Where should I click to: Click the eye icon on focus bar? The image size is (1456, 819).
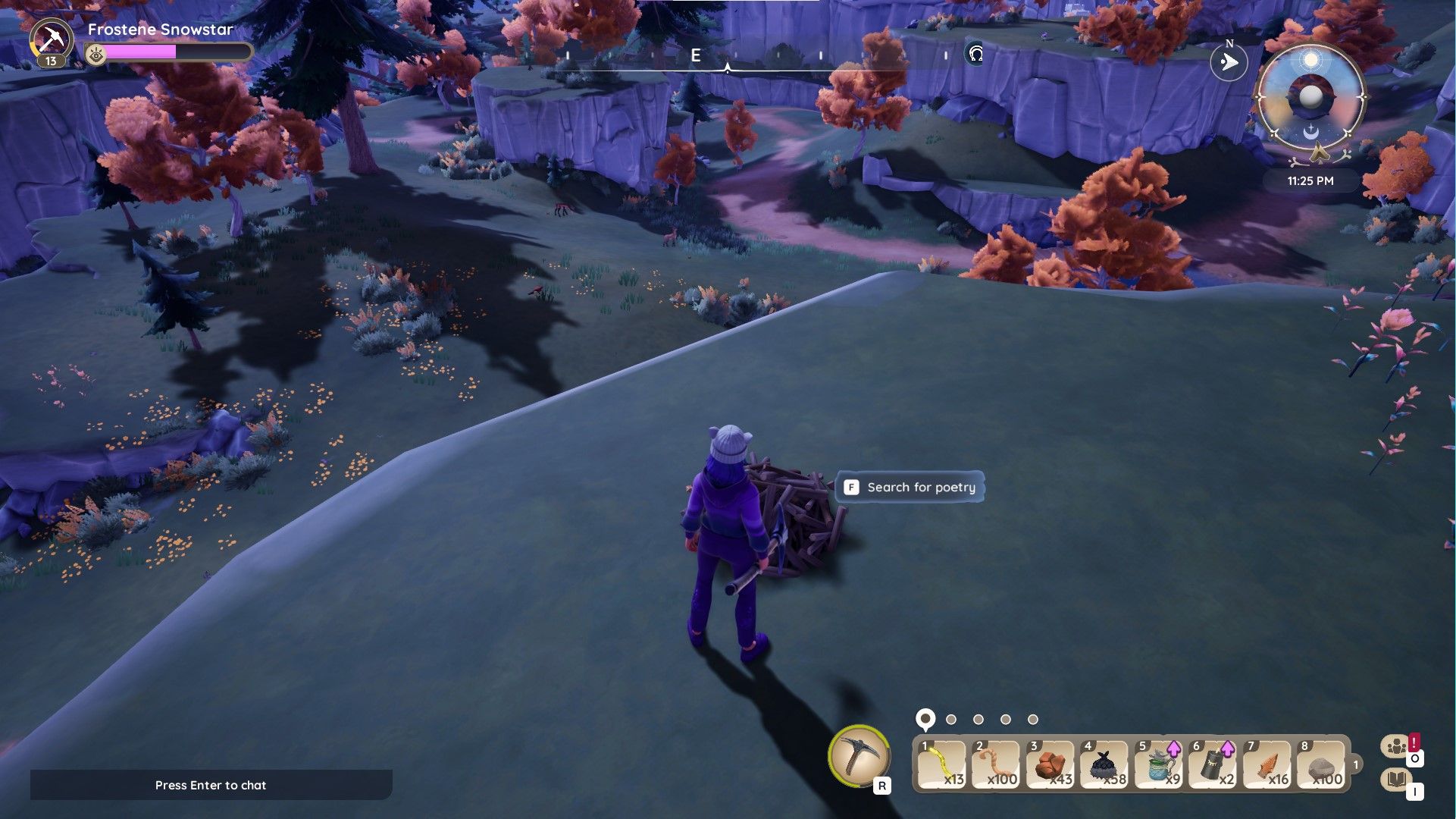[x=96, y=53]
